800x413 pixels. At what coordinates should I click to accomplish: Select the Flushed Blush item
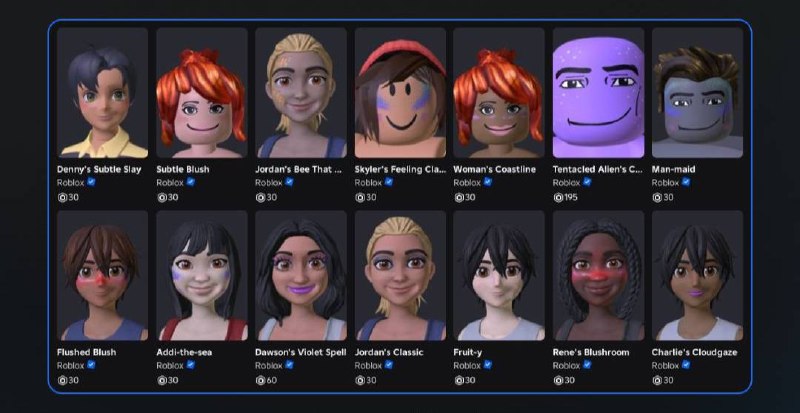click(x=102, y=275)
